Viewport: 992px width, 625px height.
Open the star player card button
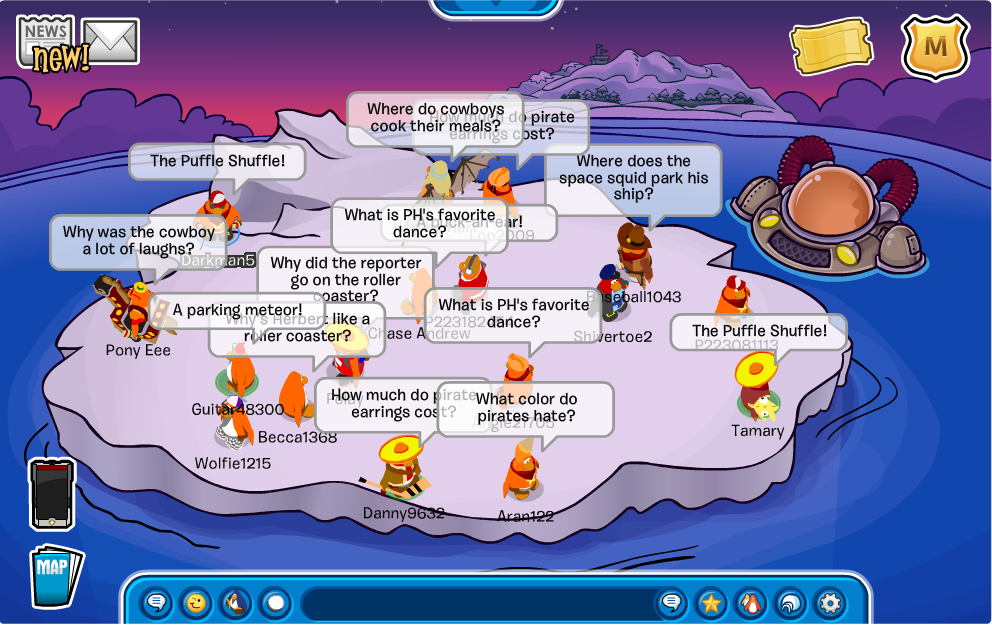[x=711, y=603]
